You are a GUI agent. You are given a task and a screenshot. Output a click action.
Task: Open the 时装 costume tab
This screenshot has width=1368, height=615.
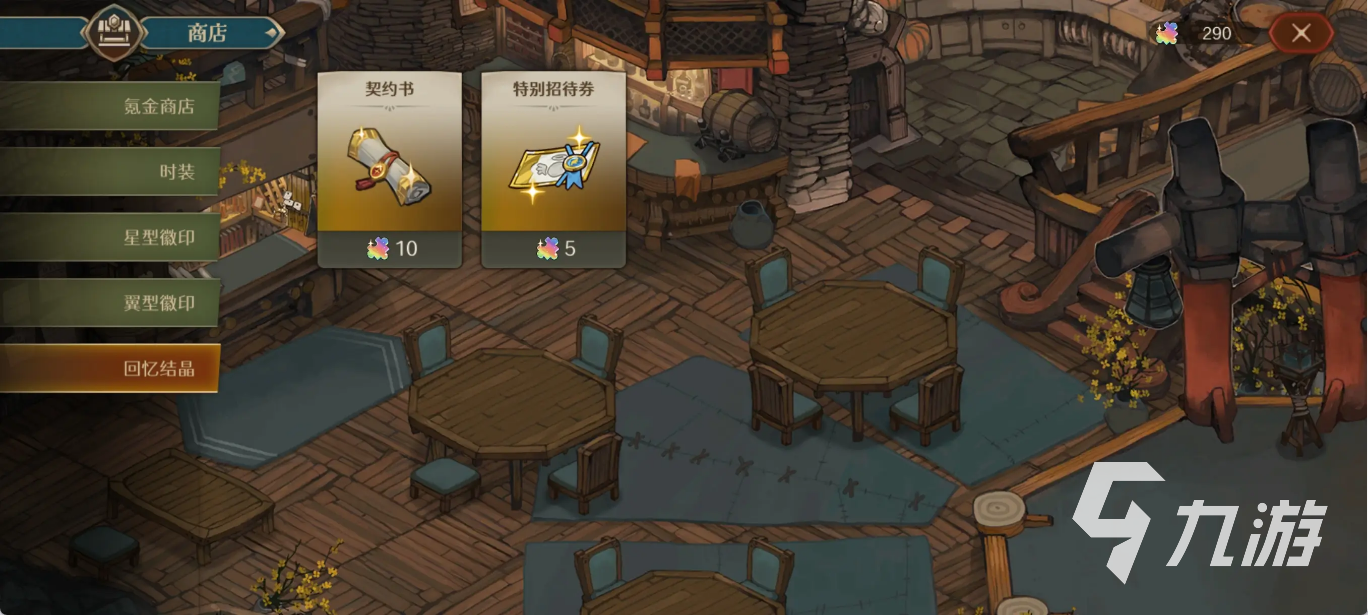110,172
